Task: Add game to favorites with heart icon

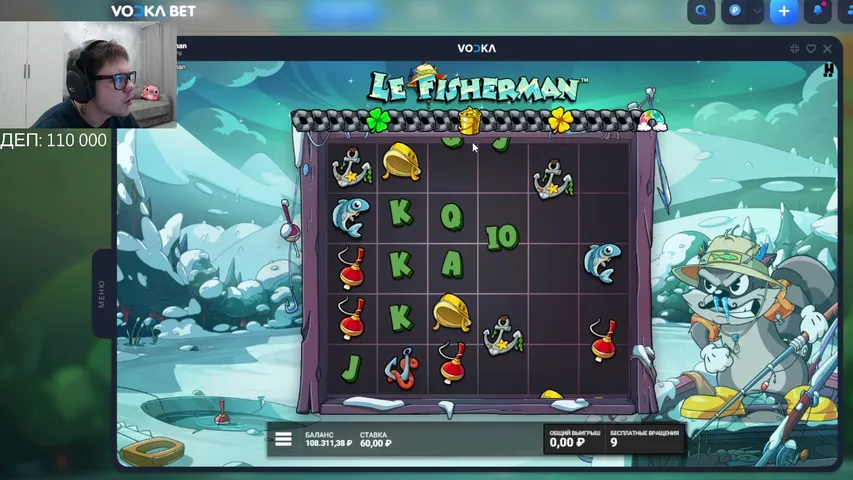Action: (811, 48)
